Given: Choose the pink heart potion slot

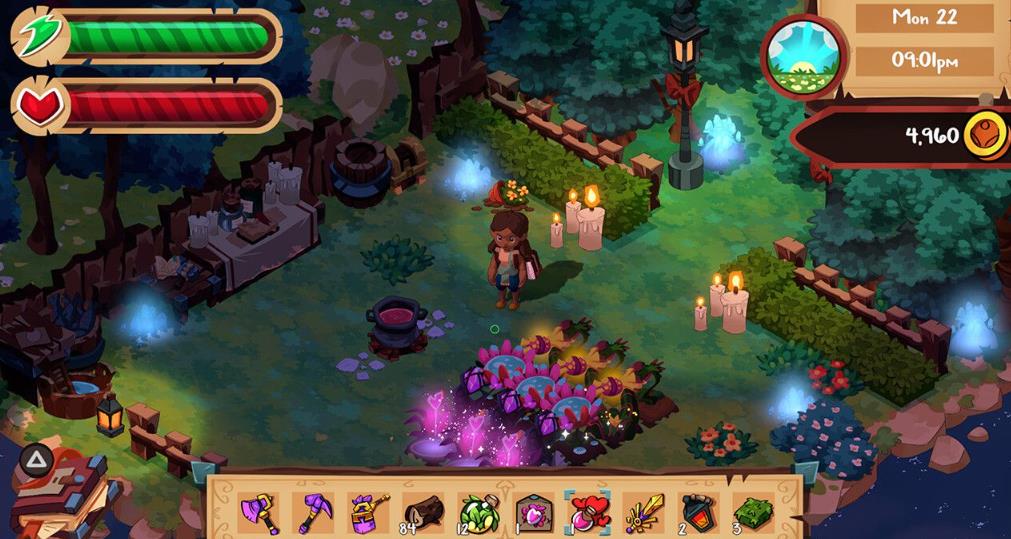Looking at the screenshot, I should pos(589,512).
